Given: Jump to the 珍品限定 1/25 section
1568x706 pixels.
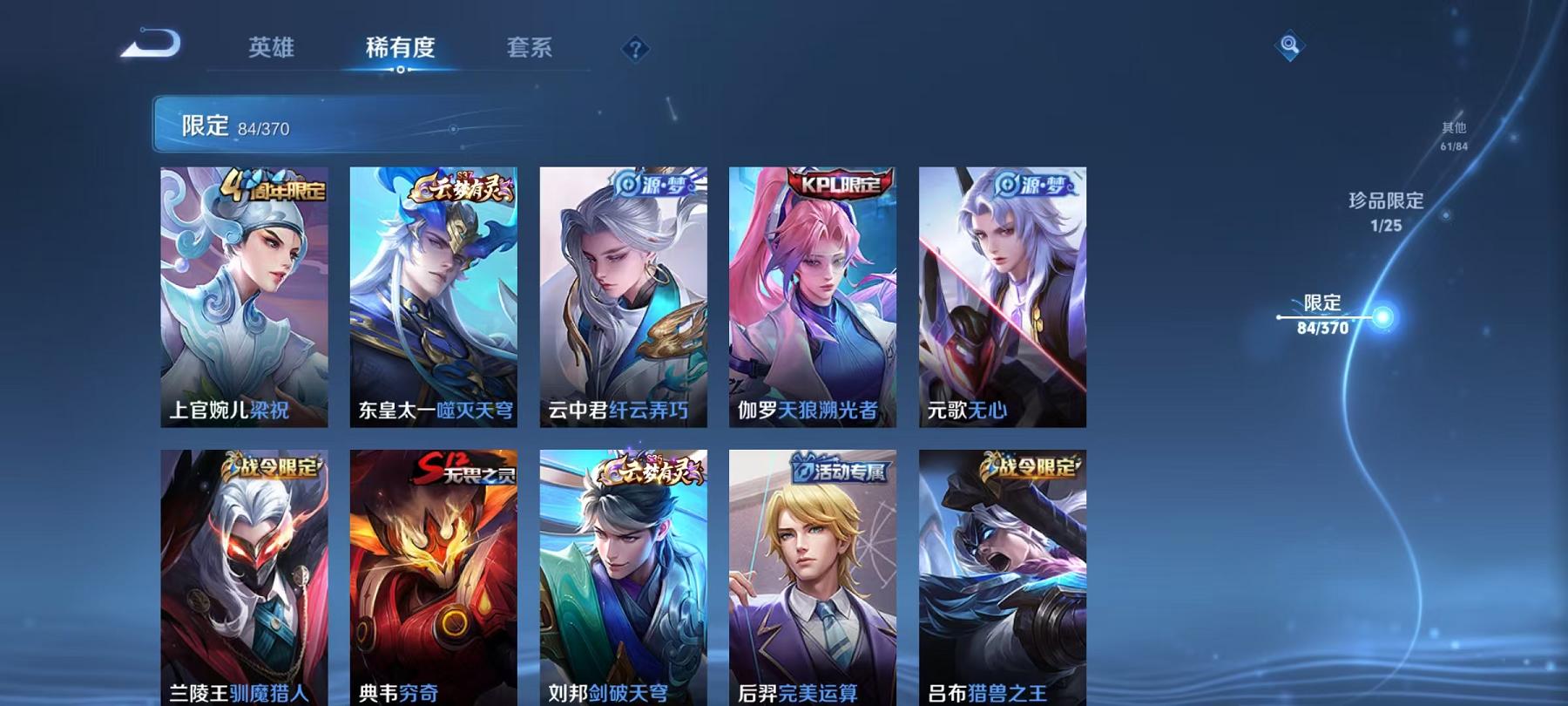Looking at the screenshot, I should 1383,209.
